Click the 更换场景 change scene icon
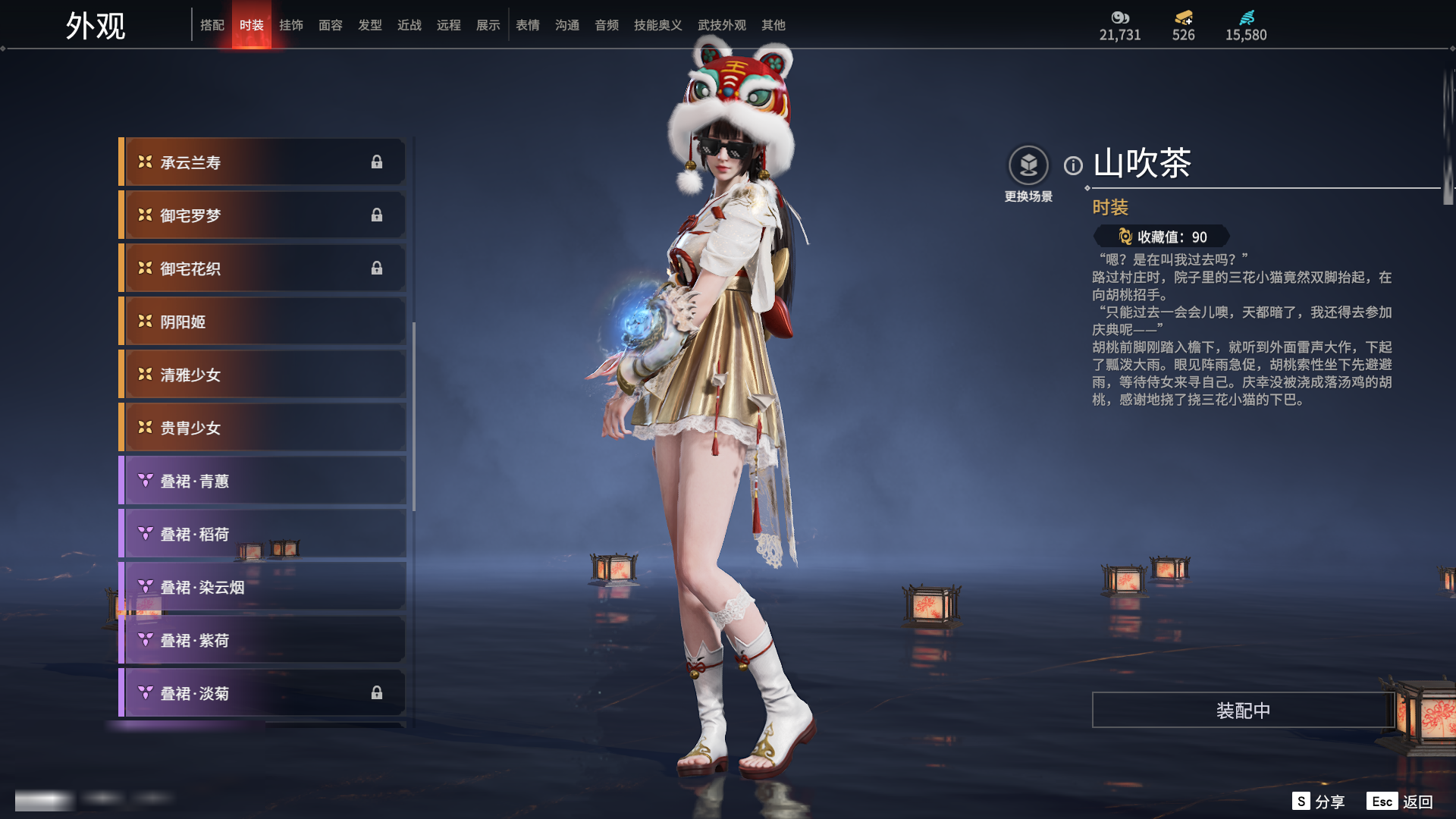The width and height of the screenshot is (1456, 819). pyautogui.click(x=1028, y=165)
